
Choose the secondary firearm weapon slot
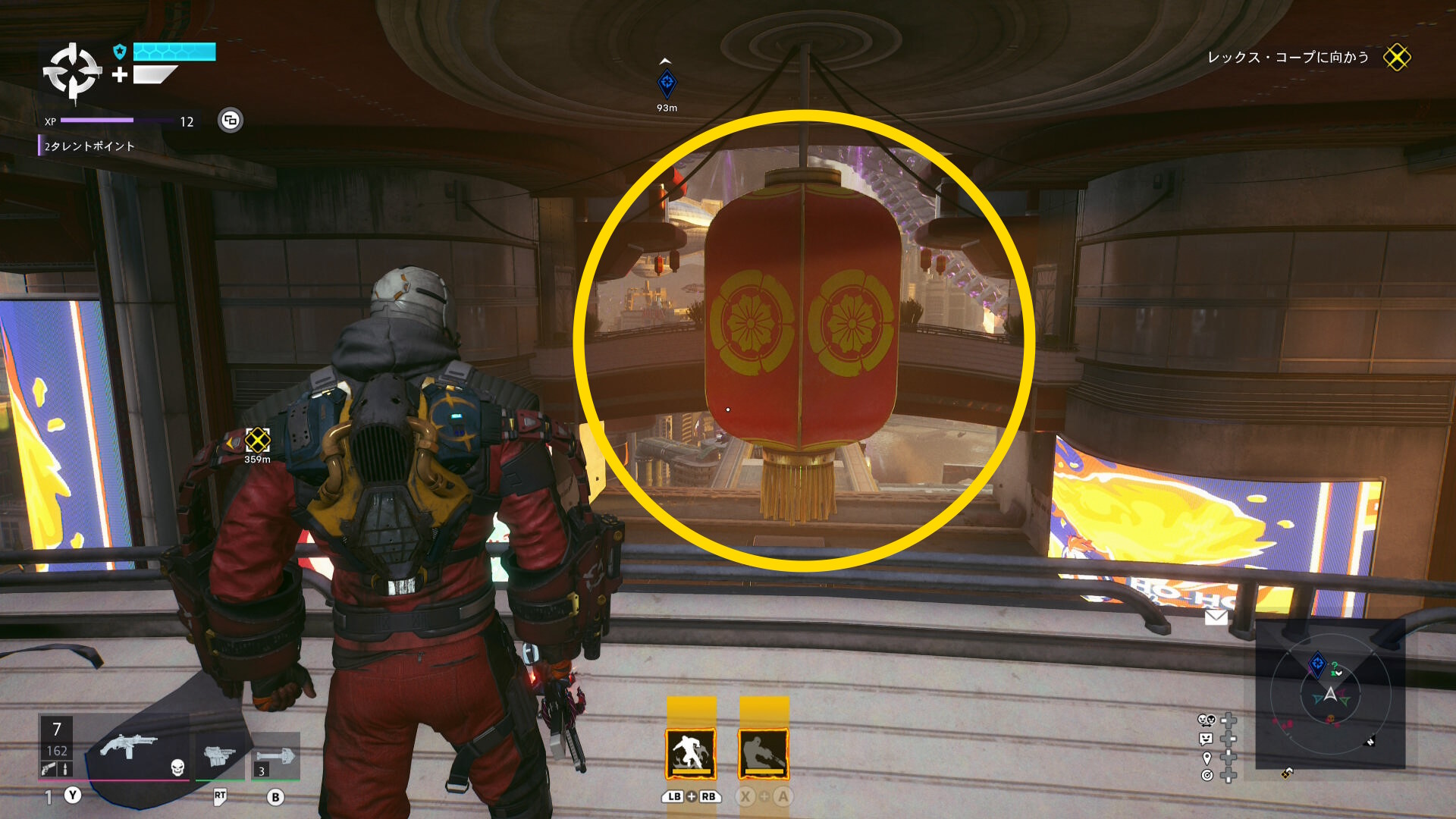click(x=219, y=755)
